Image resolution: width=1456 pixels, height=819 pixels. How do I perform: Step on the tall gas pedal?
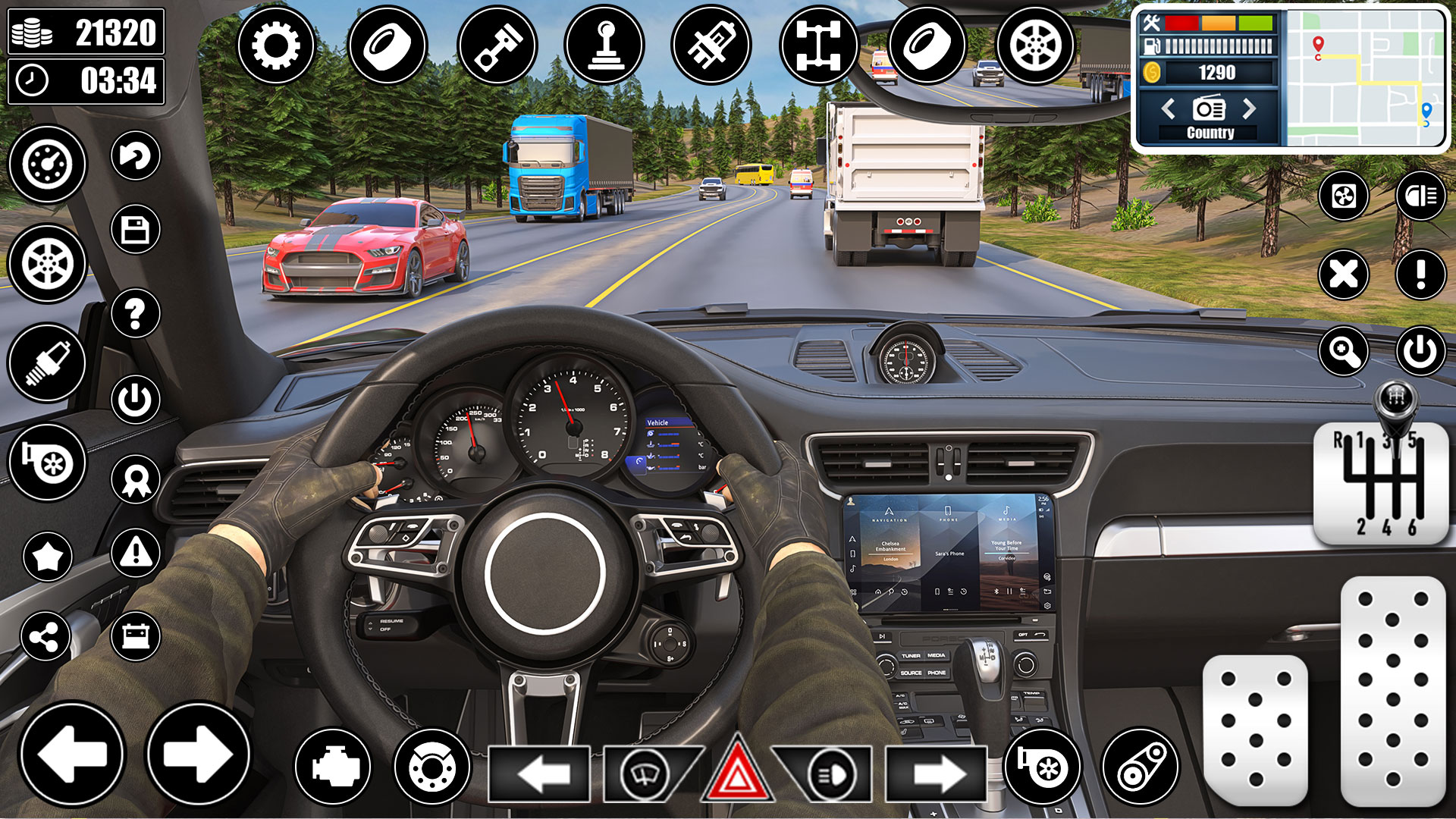click(x=1392, y=690)
